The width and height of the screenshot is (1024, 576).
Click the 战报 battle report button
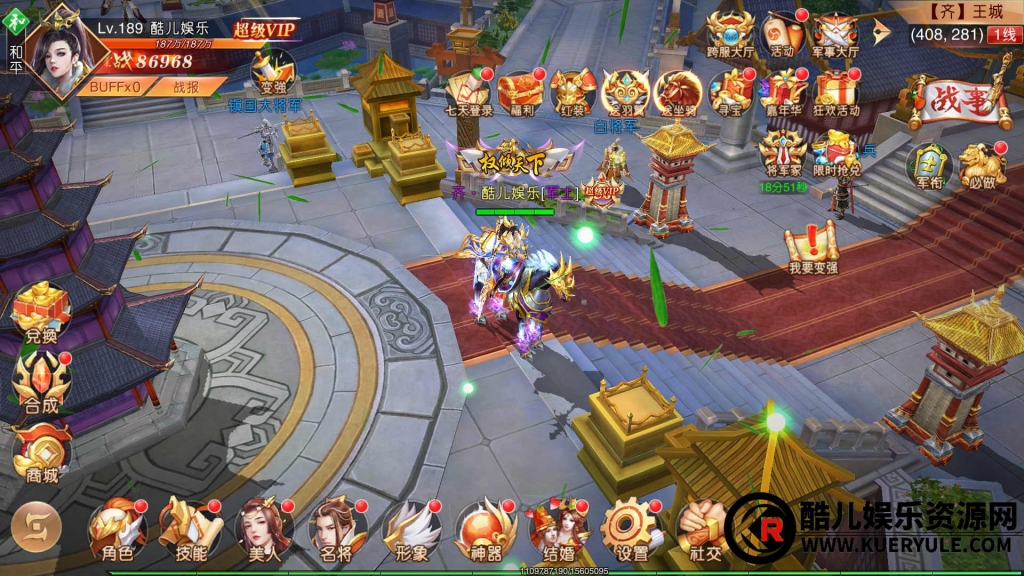[x=186, y=87]
